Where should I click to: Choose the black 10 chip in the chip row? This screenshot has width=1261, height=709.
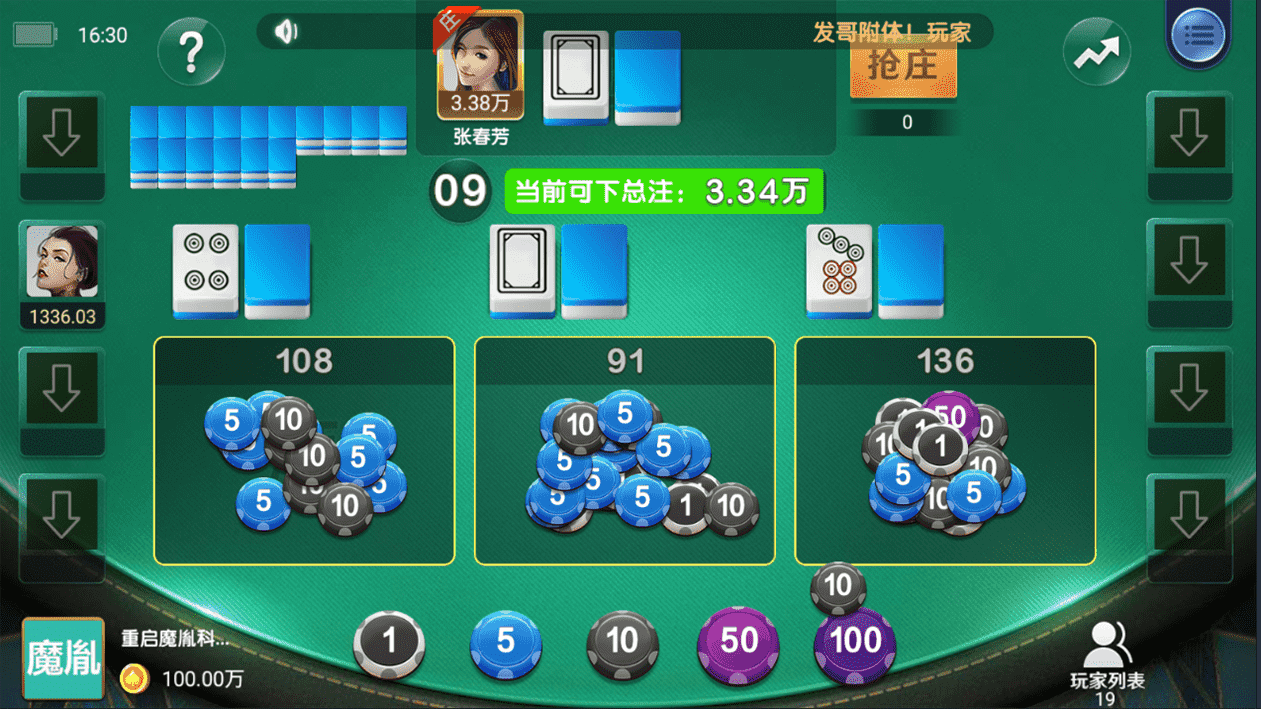point(622,642)
